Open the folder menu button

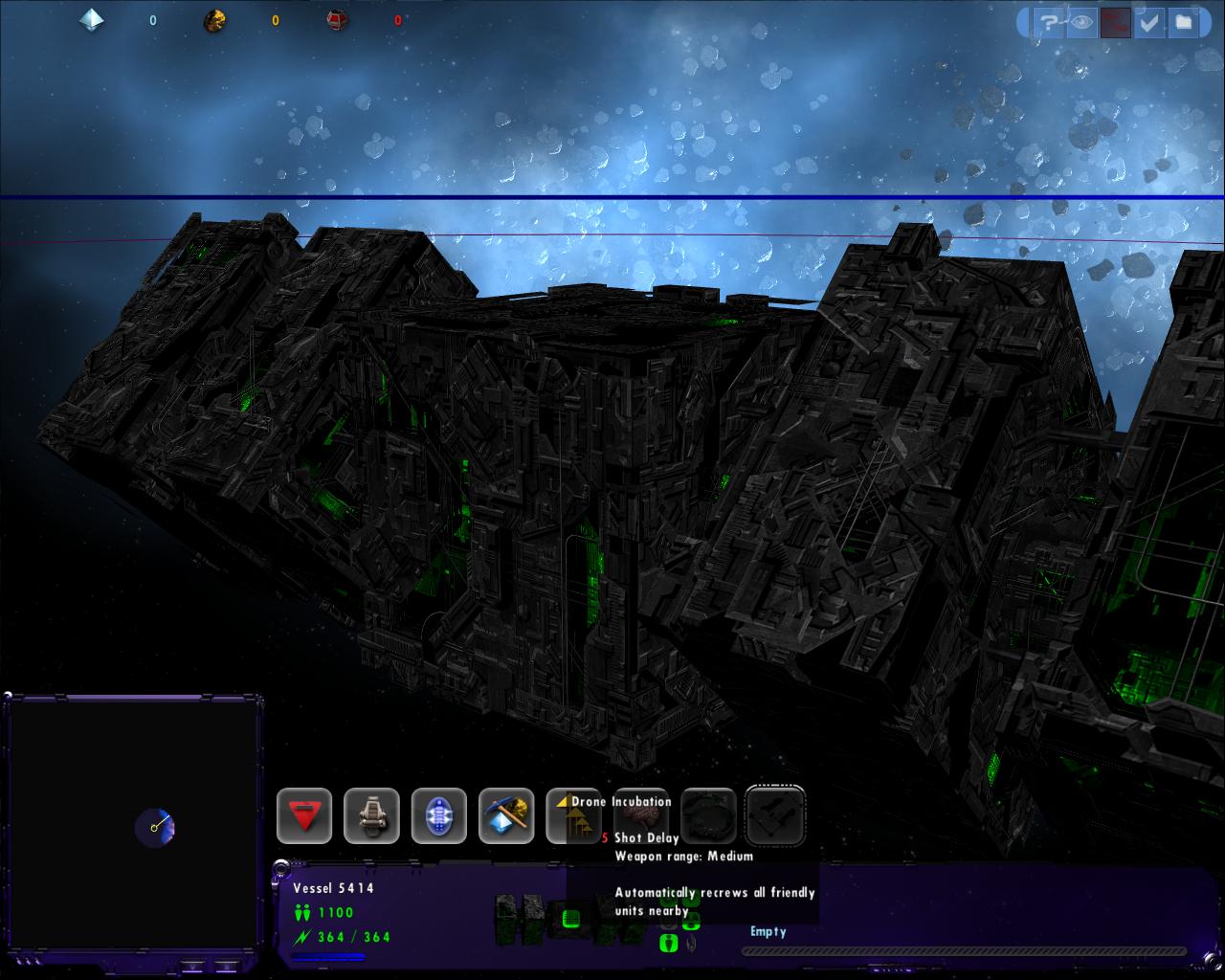point(1184,21)
